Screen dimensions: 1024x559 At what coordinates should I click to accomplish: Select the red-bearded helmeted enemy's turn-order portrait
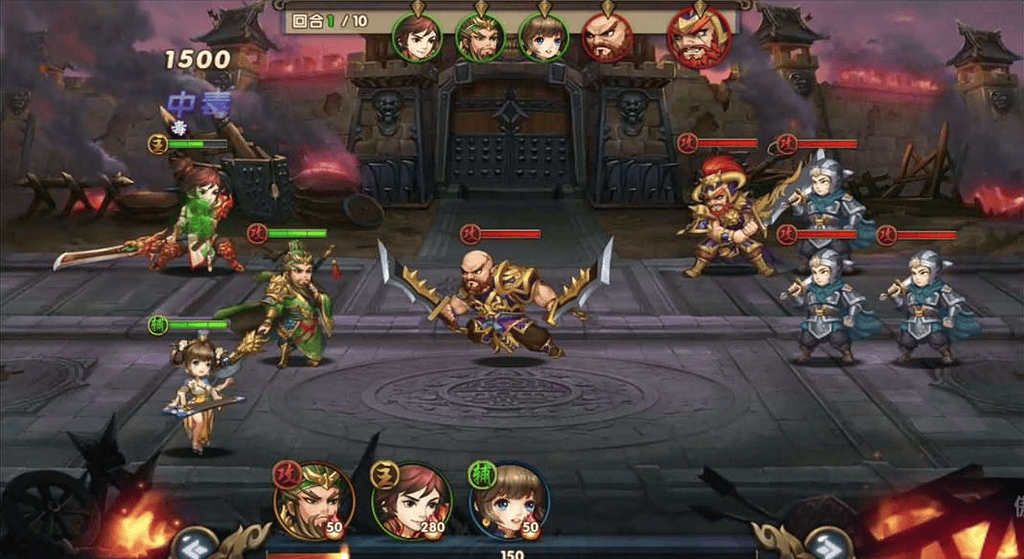(x=699, y=38)
